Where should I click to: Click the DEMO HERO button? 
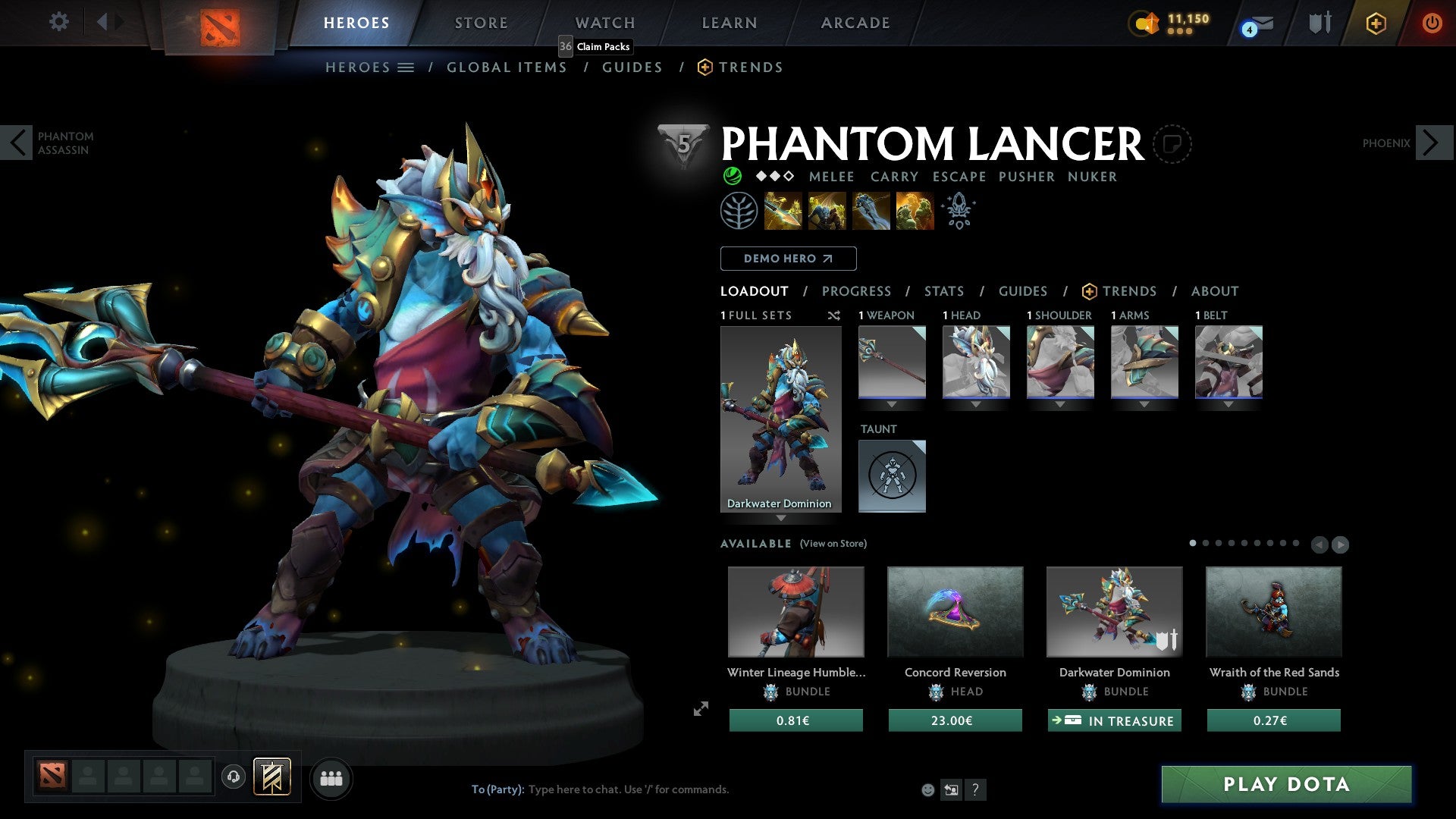(x=788, y=259)
